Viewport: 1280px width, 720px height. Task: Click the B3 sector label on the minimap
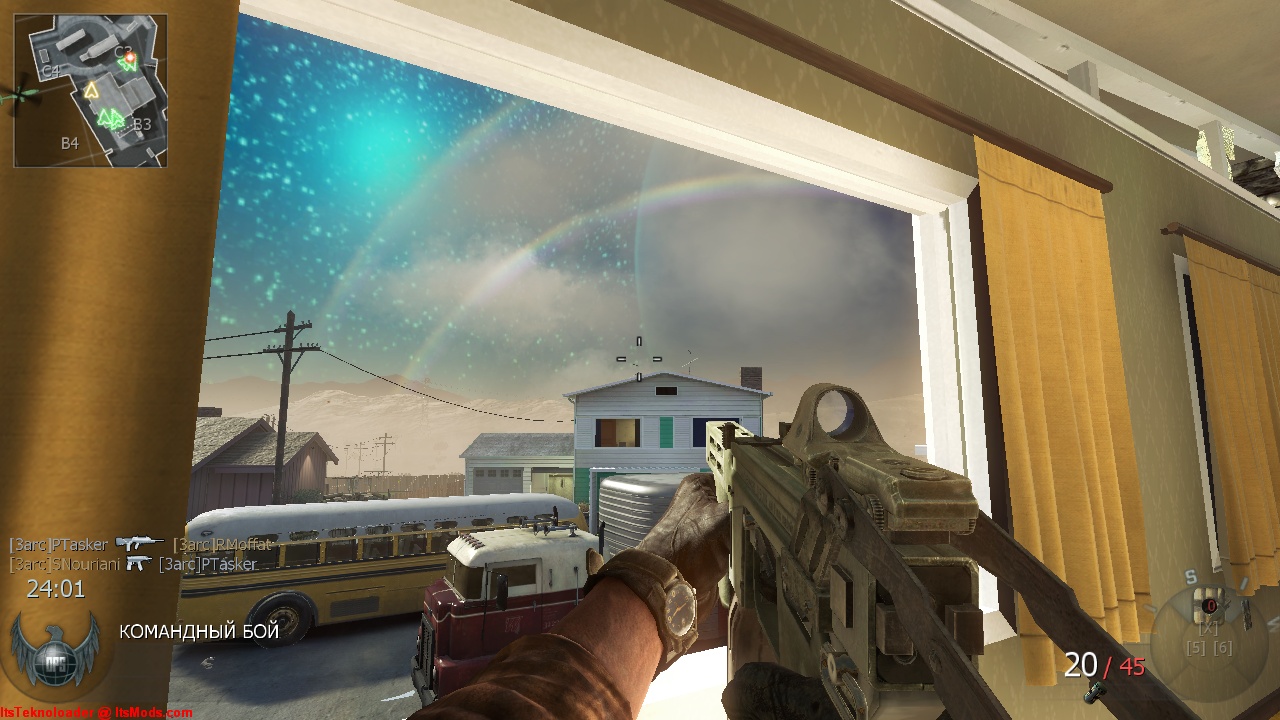141,124
